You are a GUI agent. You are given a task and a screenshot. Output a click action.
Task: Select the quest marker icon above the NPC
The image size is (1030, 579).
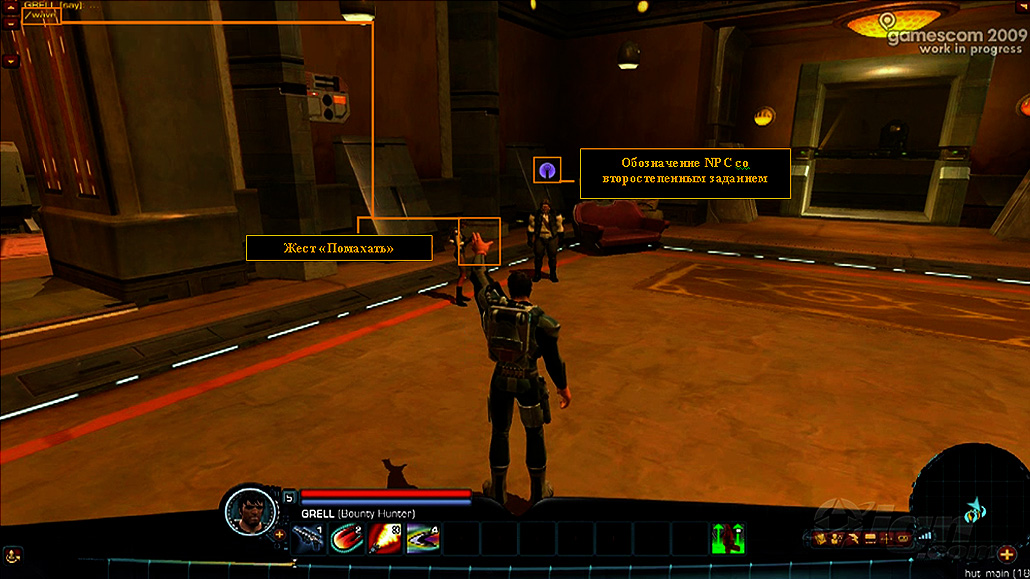(x=547, y=170)
